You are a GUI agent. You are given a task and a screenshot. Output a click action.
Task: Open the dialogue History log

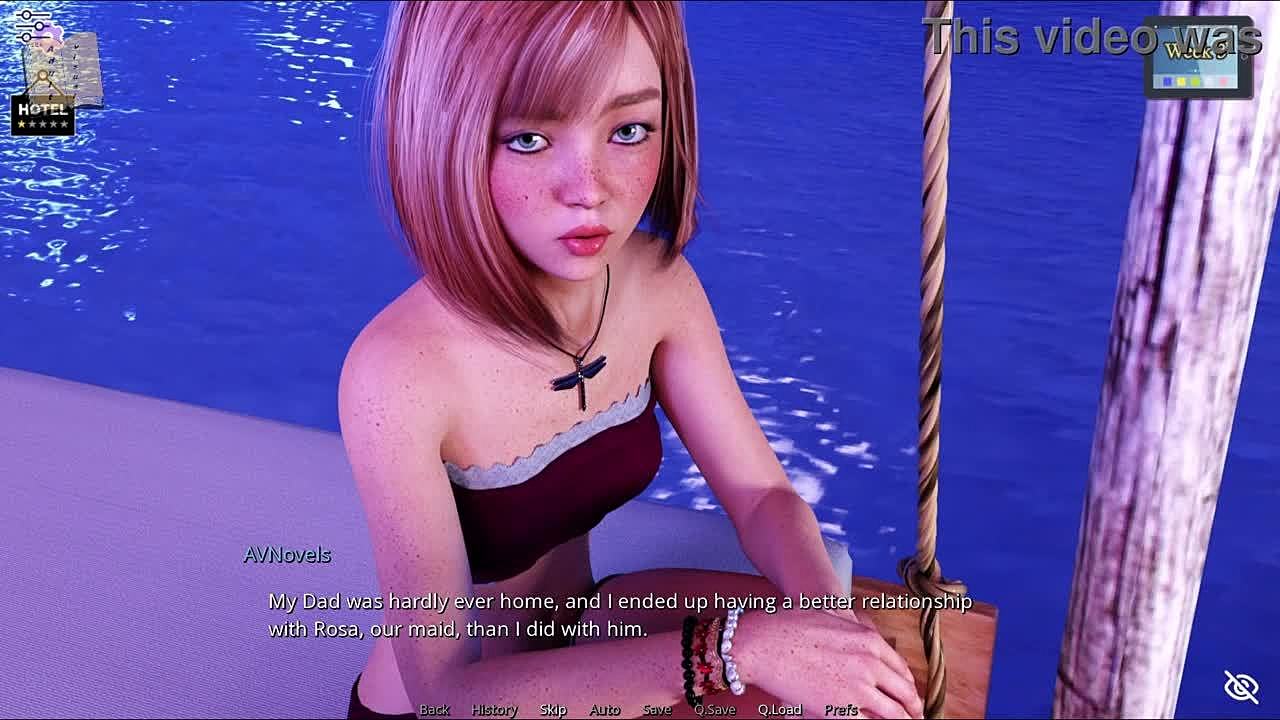[x=494, y=709]
